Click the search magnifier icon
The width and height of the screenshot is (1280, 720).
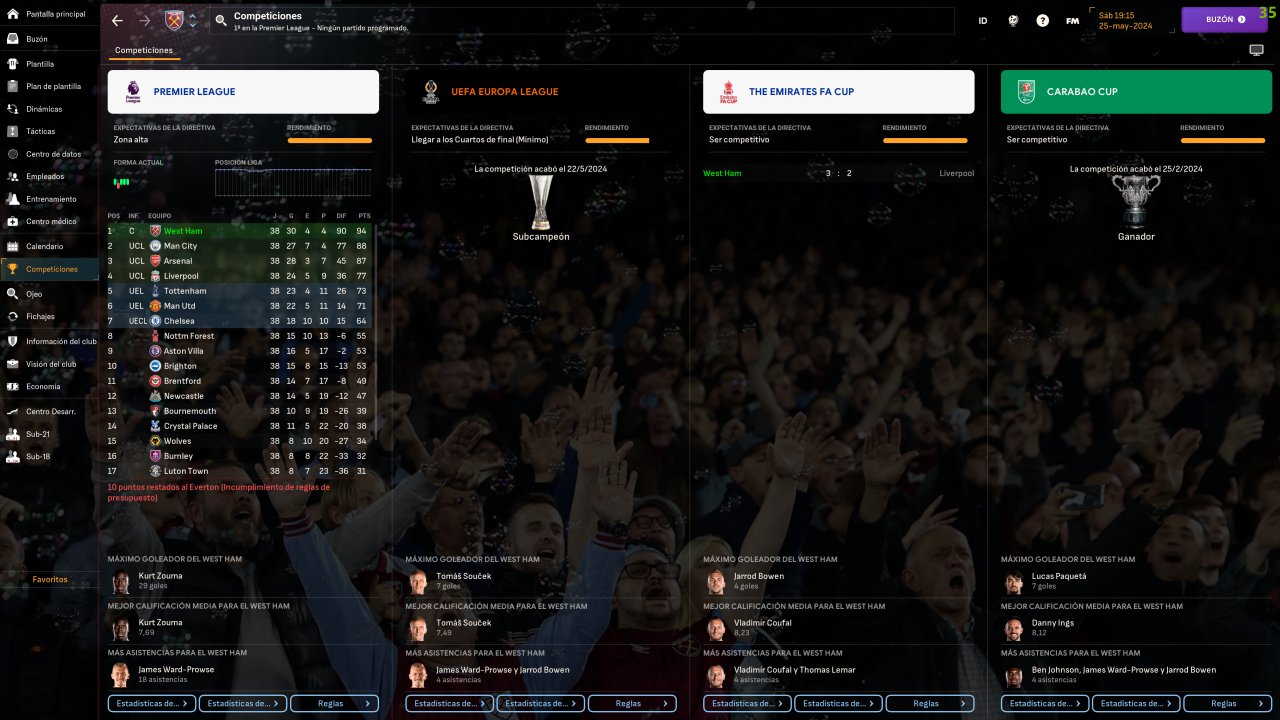coord(220,20)
